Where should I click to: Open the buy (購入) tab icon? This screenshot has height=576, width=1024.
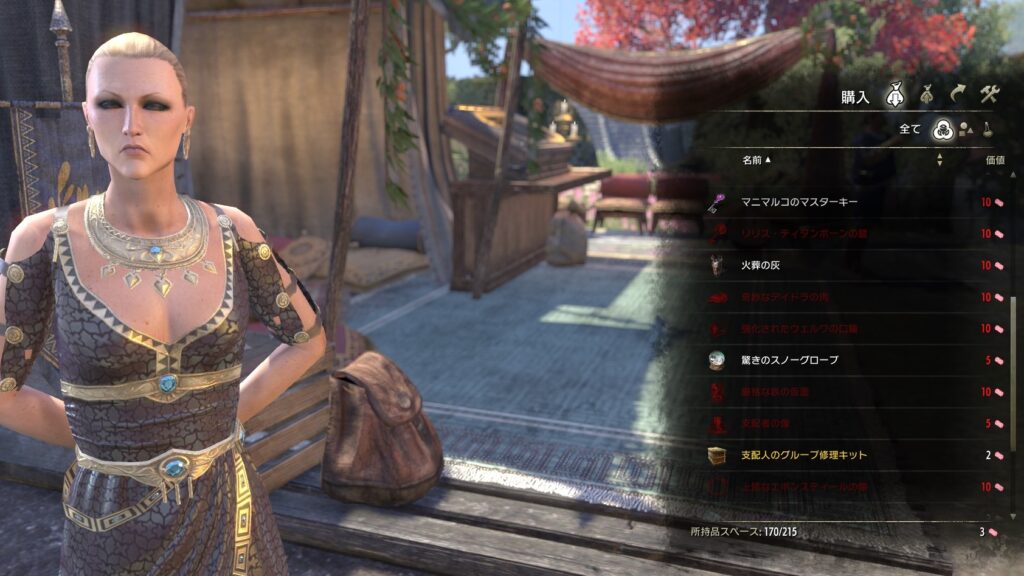click(894, 96)
